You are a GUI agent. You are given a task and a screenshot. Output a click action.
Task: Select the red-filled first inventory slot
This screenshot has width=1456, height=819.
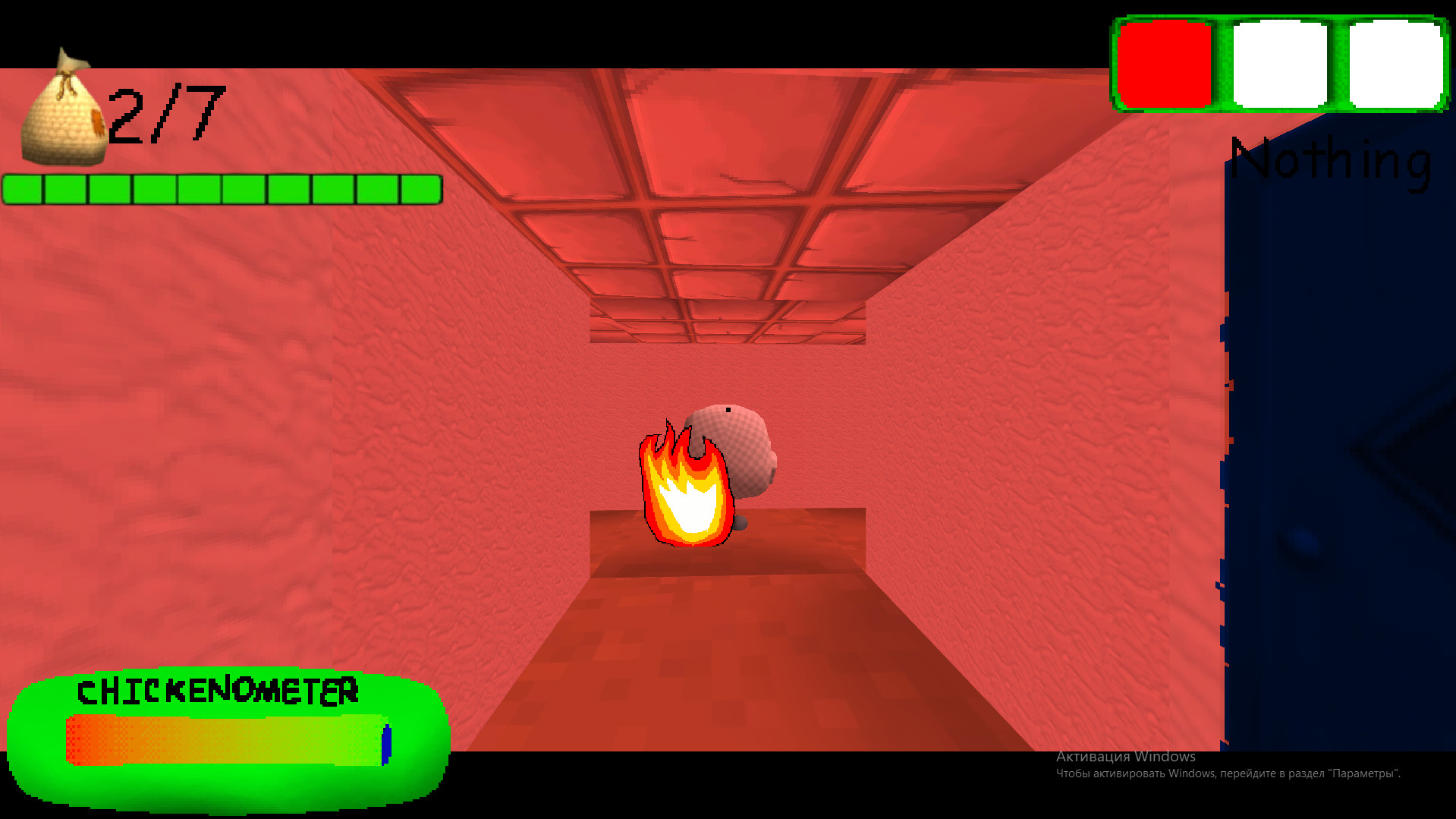click(1165, 65)
